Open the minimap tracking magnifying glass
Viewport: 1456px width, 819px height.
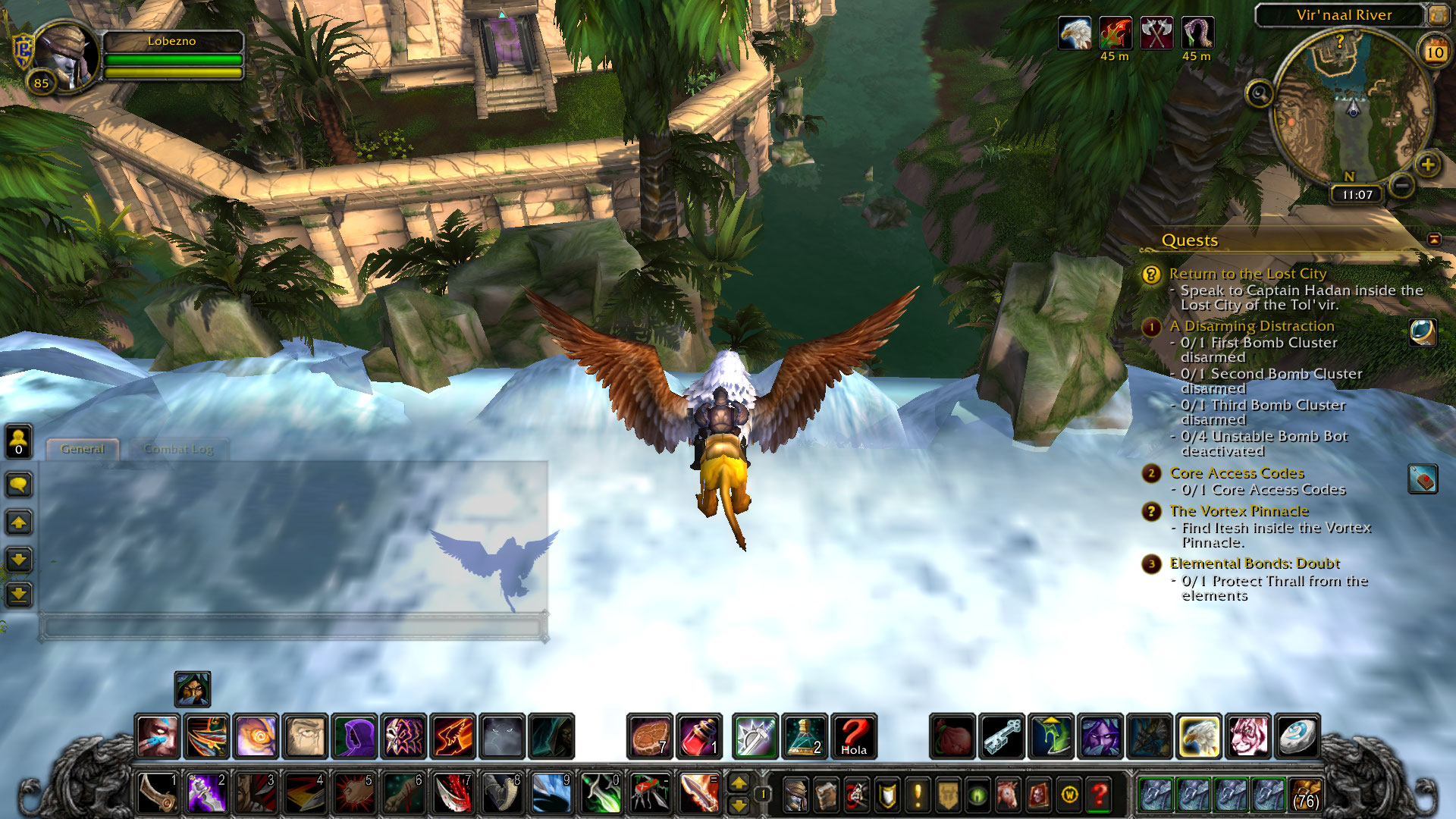pos(1260,94)
